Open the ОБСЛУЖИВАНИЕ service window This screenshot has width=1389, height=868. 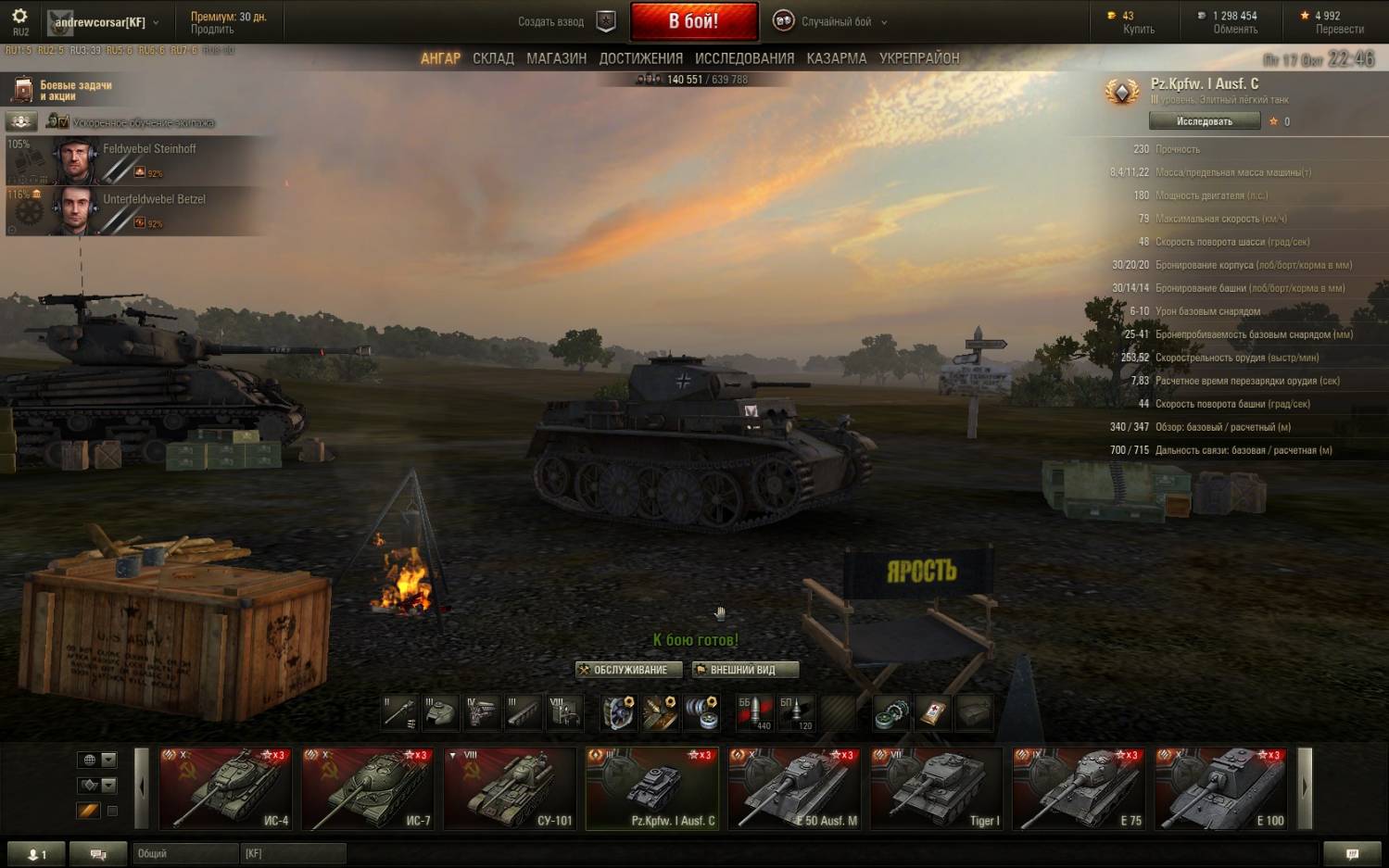pyautogui.click(x=629, y=670)
